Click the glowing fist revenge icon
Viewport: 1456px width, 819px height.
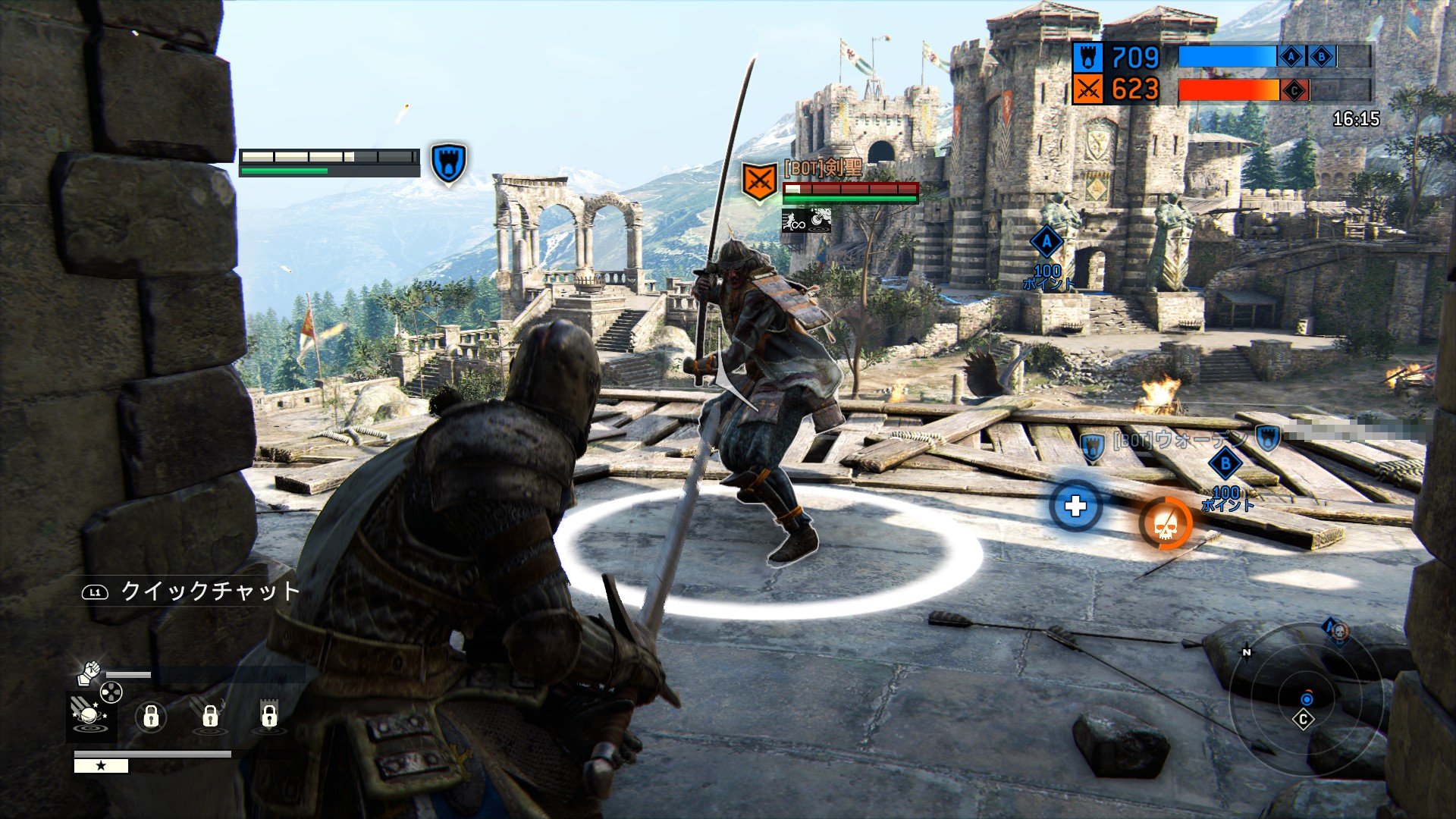click(89, 672)
